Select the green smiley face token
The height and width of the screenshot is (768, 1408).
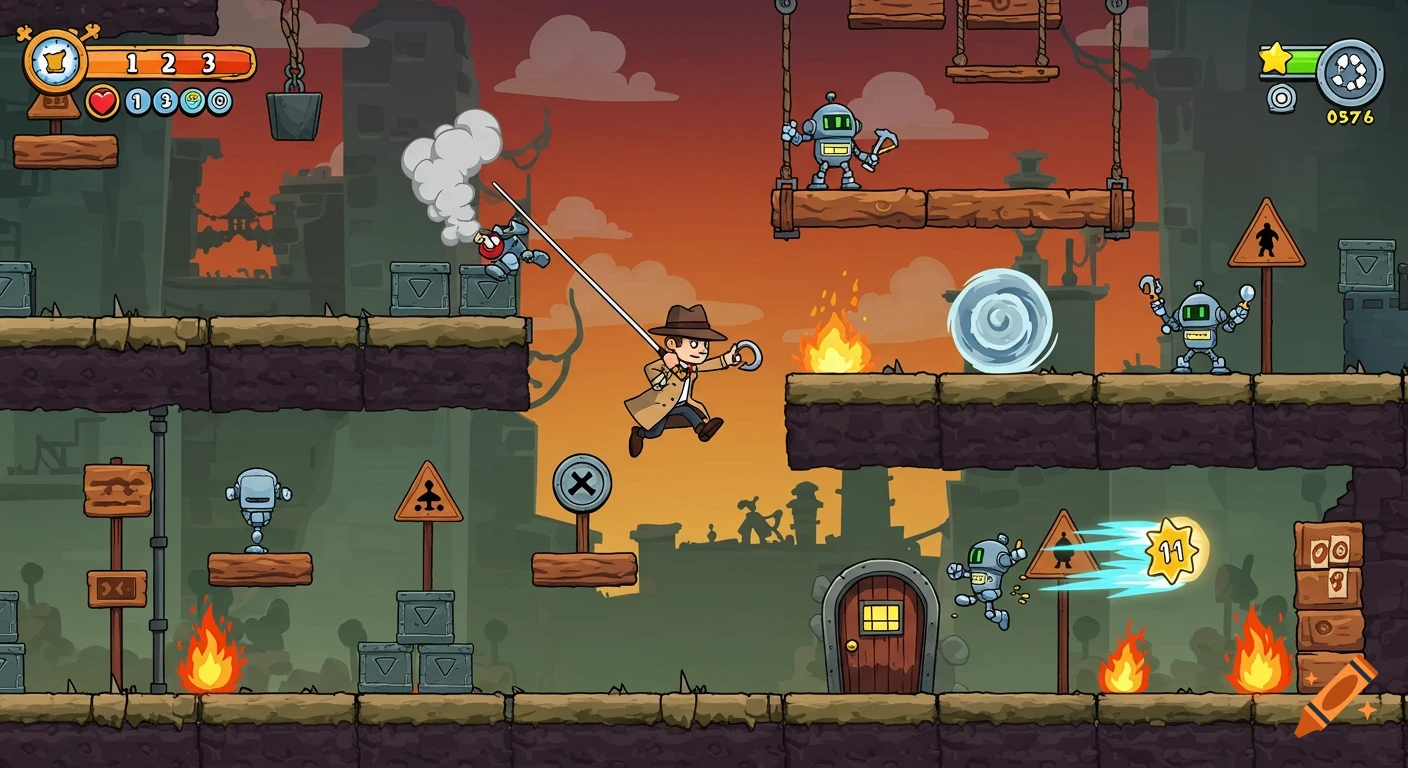(192, 101)
